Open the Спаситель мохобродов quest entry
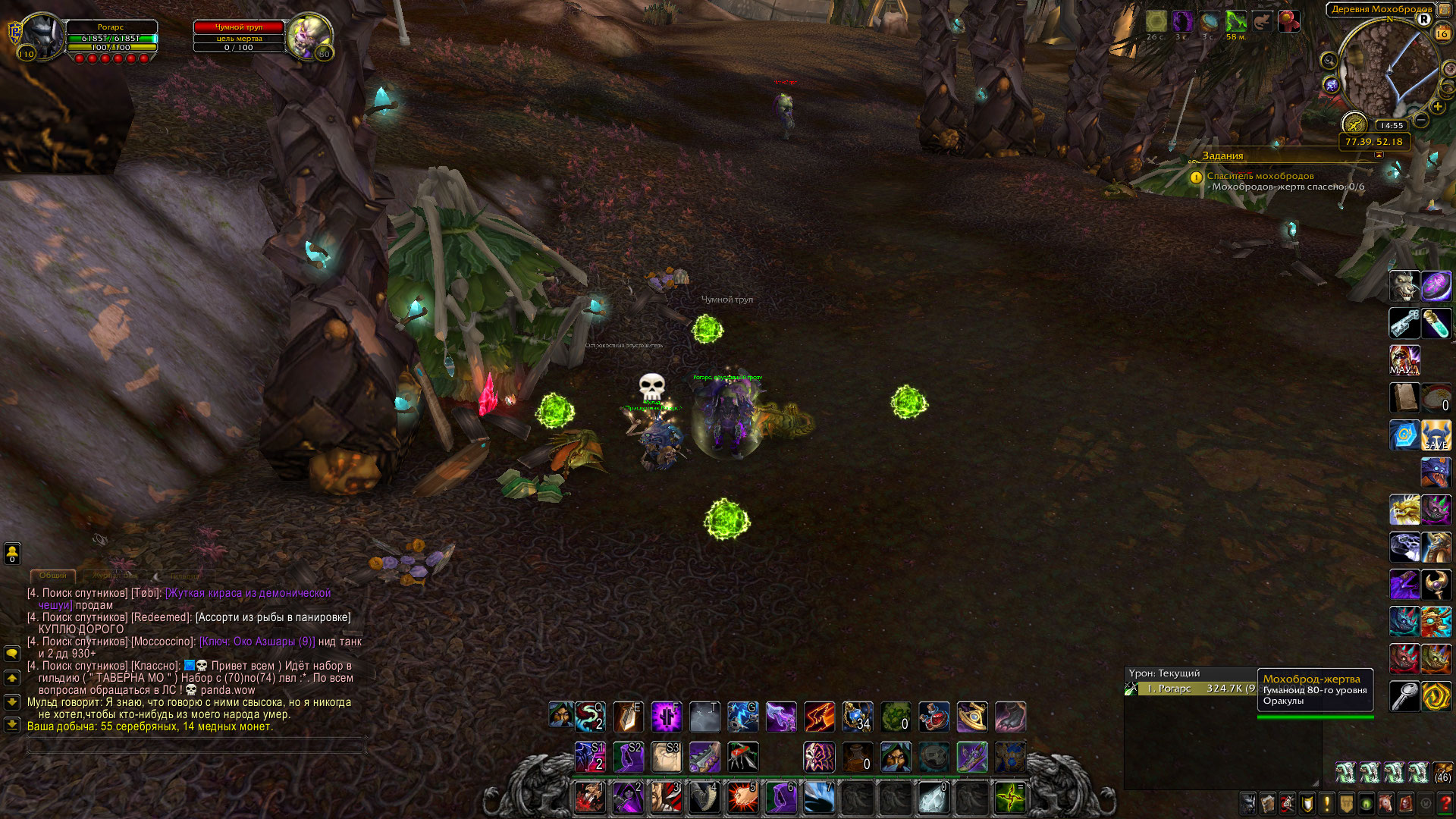The image size is (1456, 819). [1260, 176]
